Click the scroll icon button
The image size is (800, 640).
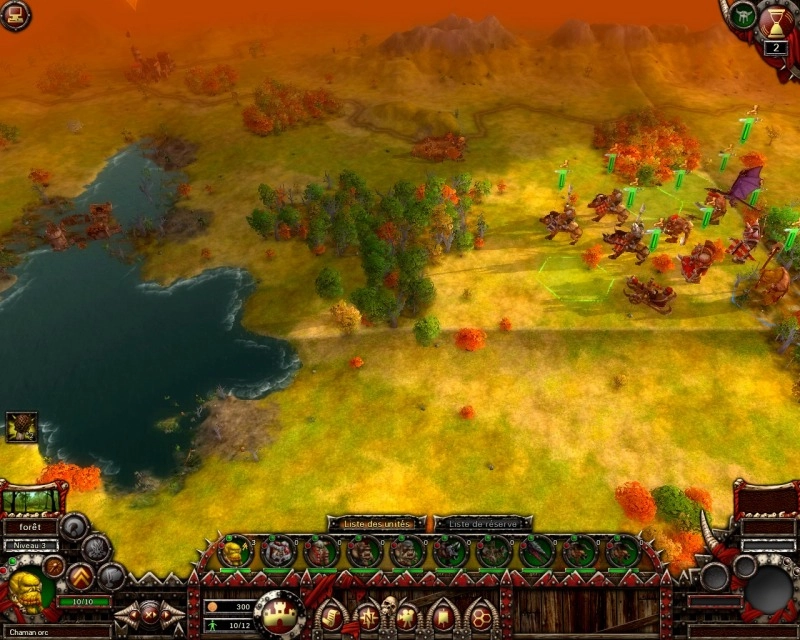pos(329,614)
